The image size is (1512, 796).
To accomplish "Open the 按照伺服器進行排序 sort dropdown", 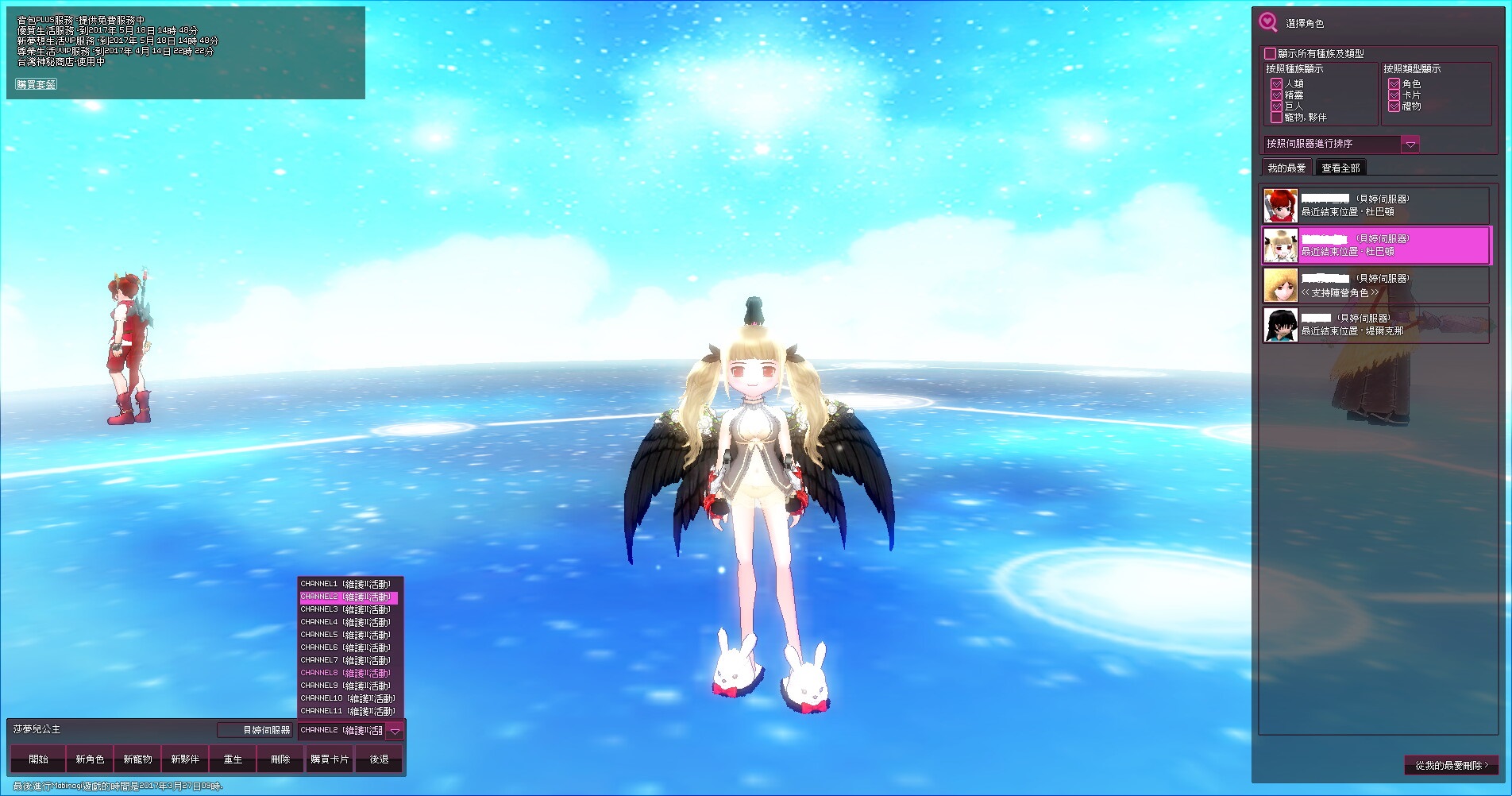I will click(x=1410, y=144).
